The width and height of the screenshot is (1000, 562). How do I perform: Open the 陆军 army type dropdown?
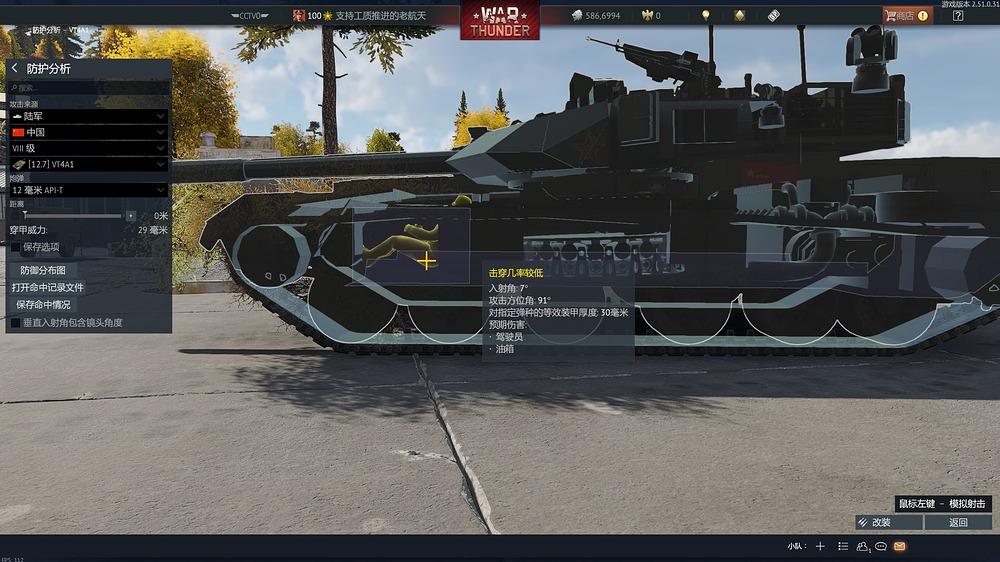(x=88, y=116)
